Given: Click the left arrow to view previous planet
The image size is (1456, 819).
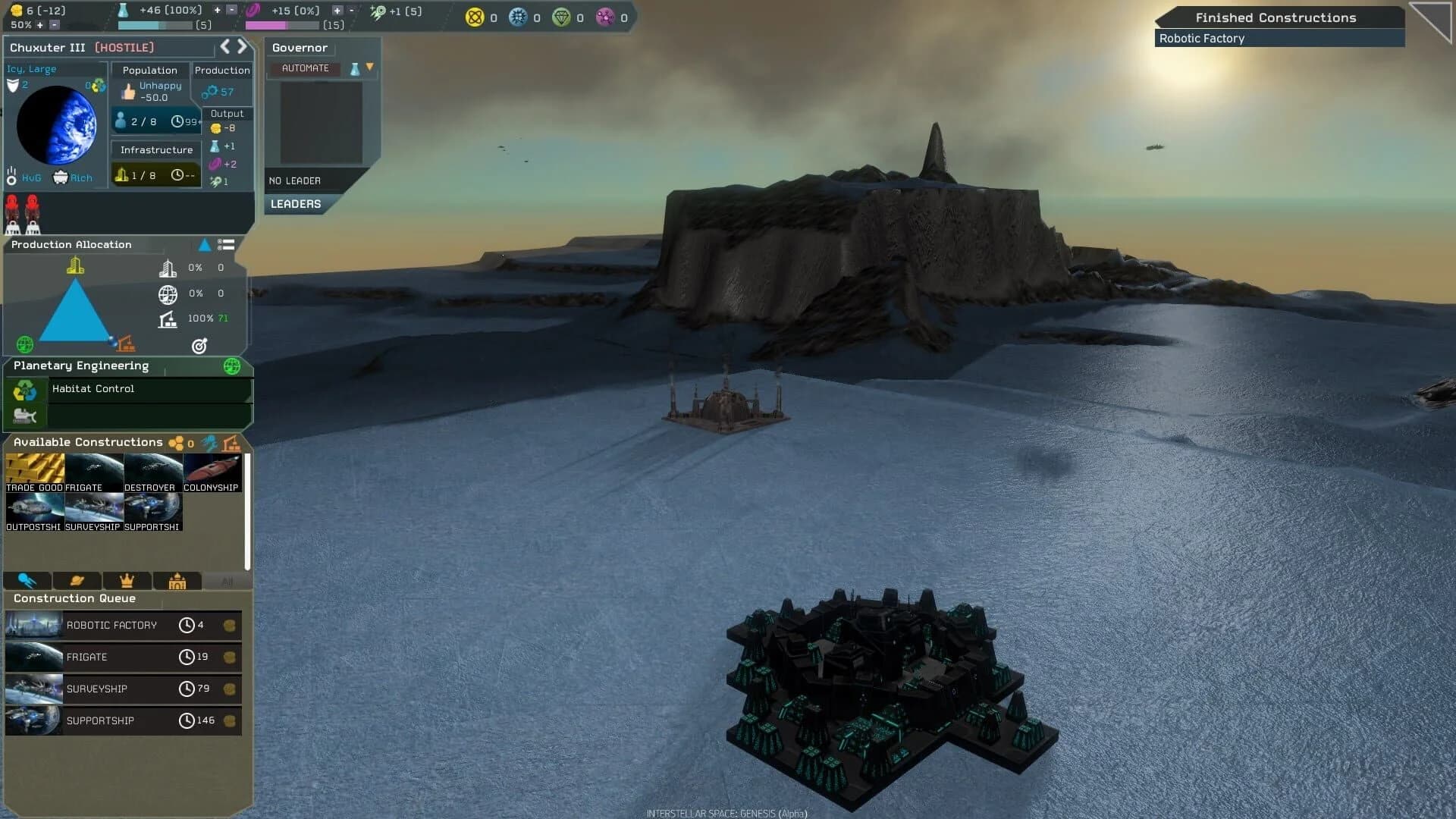Looking at the screenshot, I should tap(224, 45).
